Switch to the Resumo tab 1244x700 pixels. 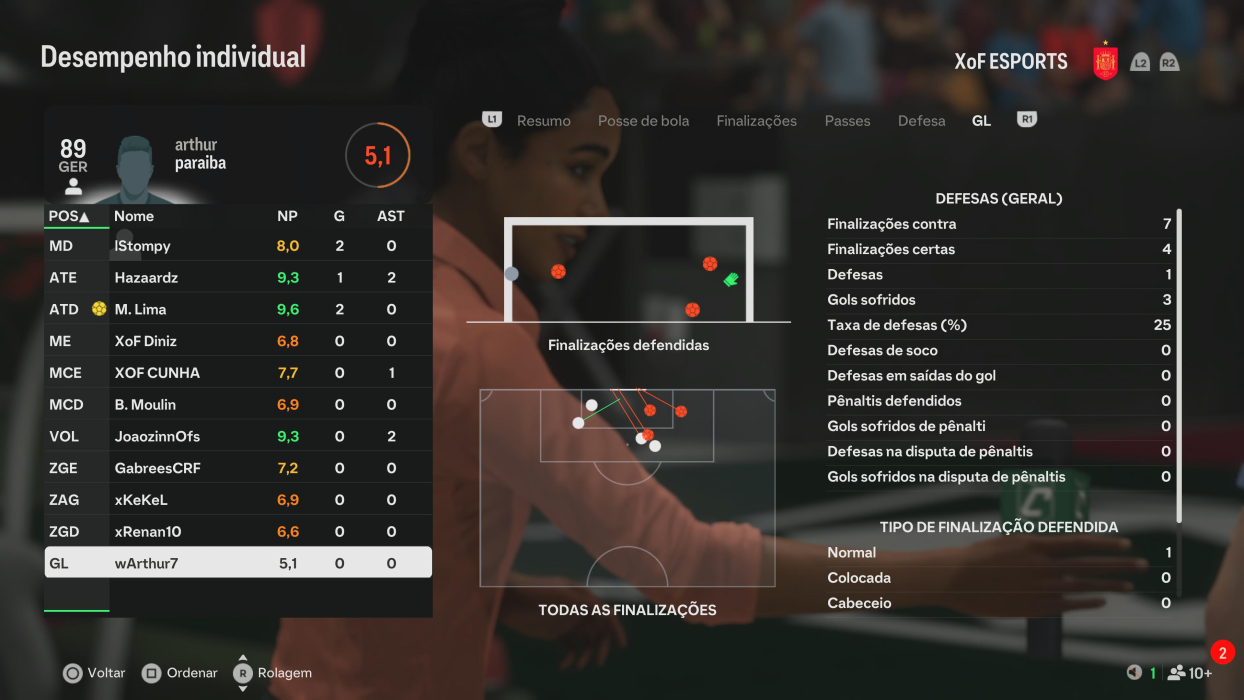543,121
